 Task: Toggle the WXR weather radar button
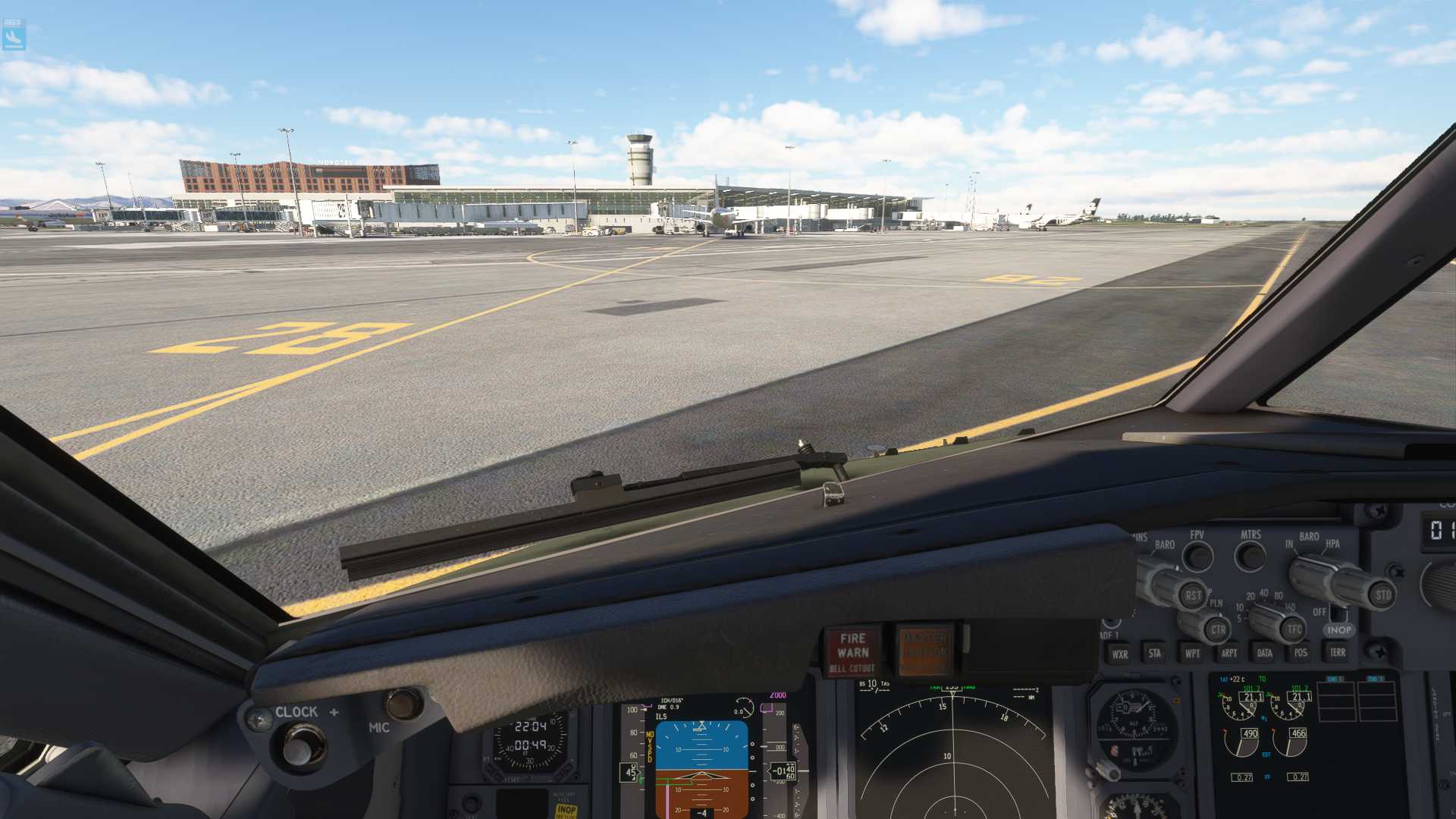tap(1119, 654)
